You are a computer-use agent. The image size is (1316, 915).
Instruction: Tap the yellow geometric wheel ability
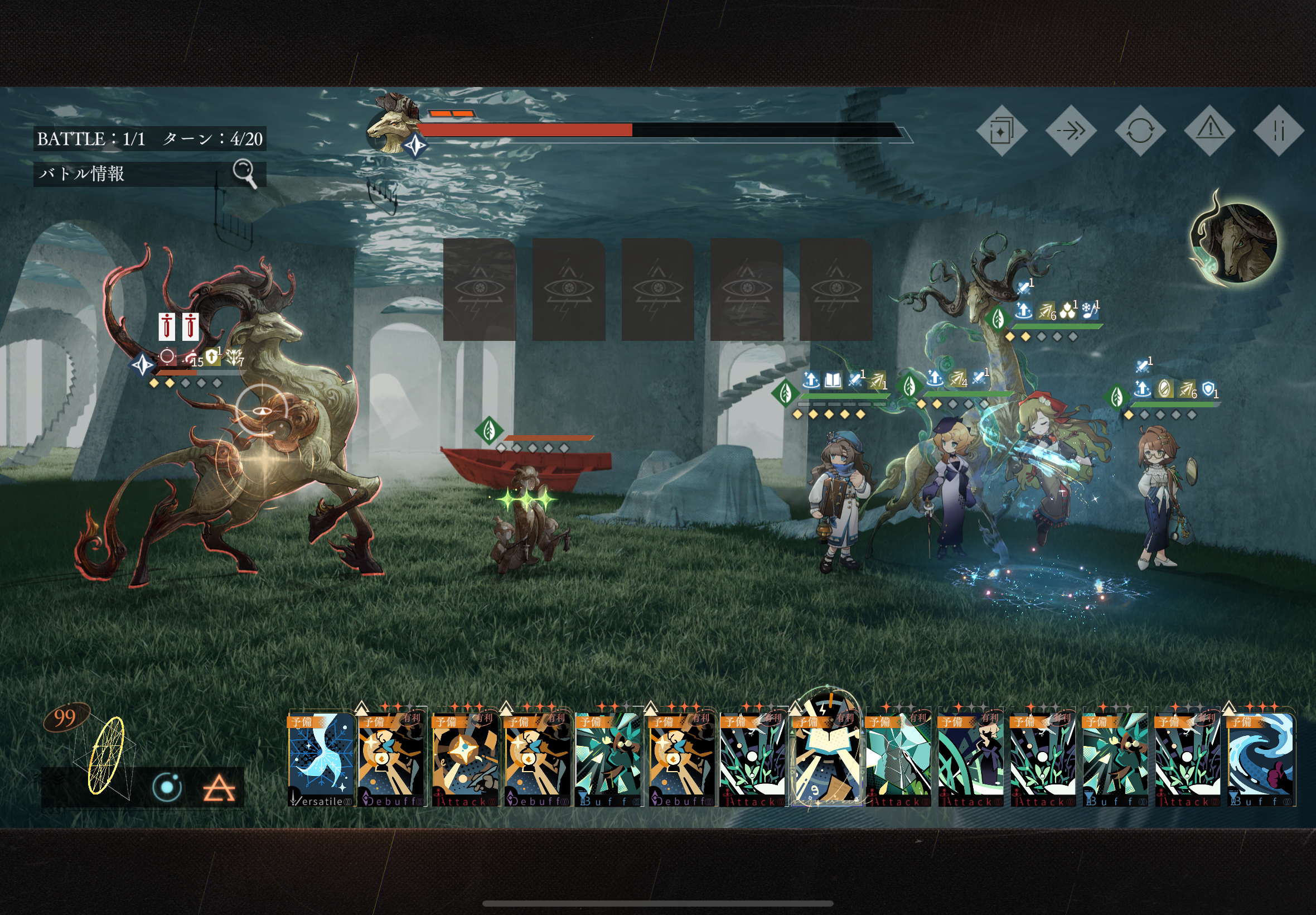point(106,755)
